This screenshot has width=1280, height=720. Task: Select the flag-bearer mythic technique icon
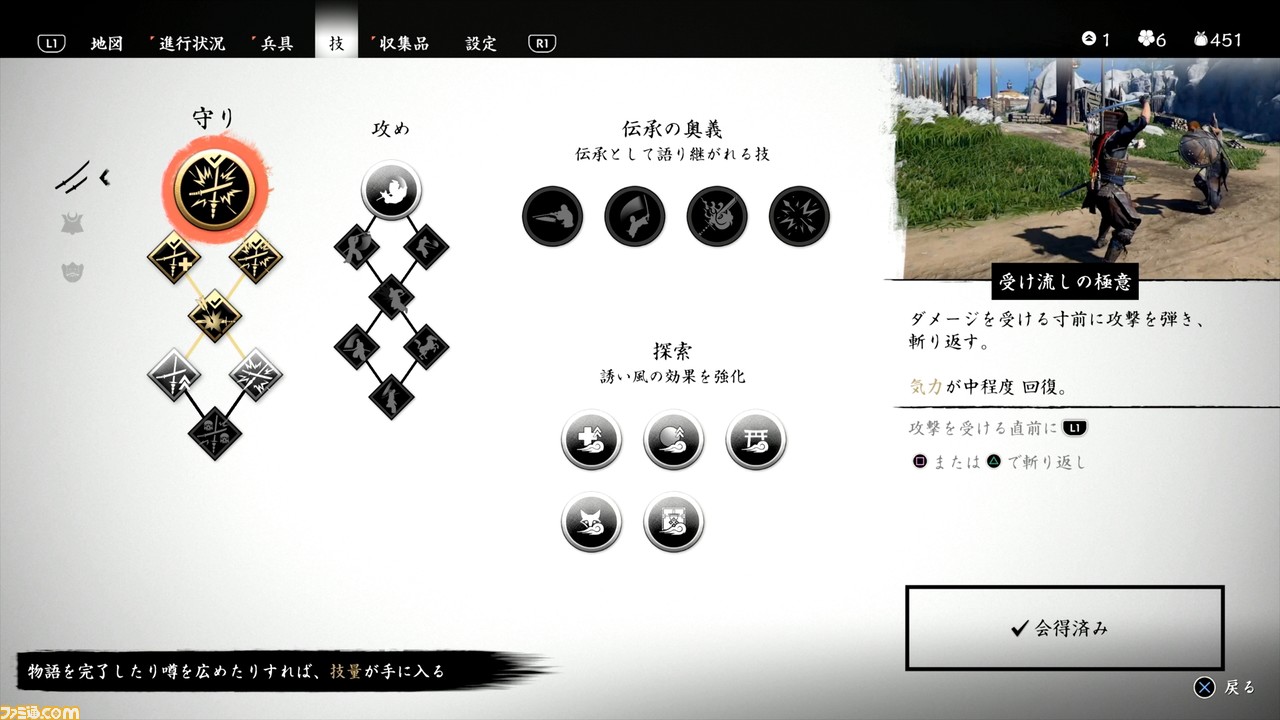tap(634, 218)
